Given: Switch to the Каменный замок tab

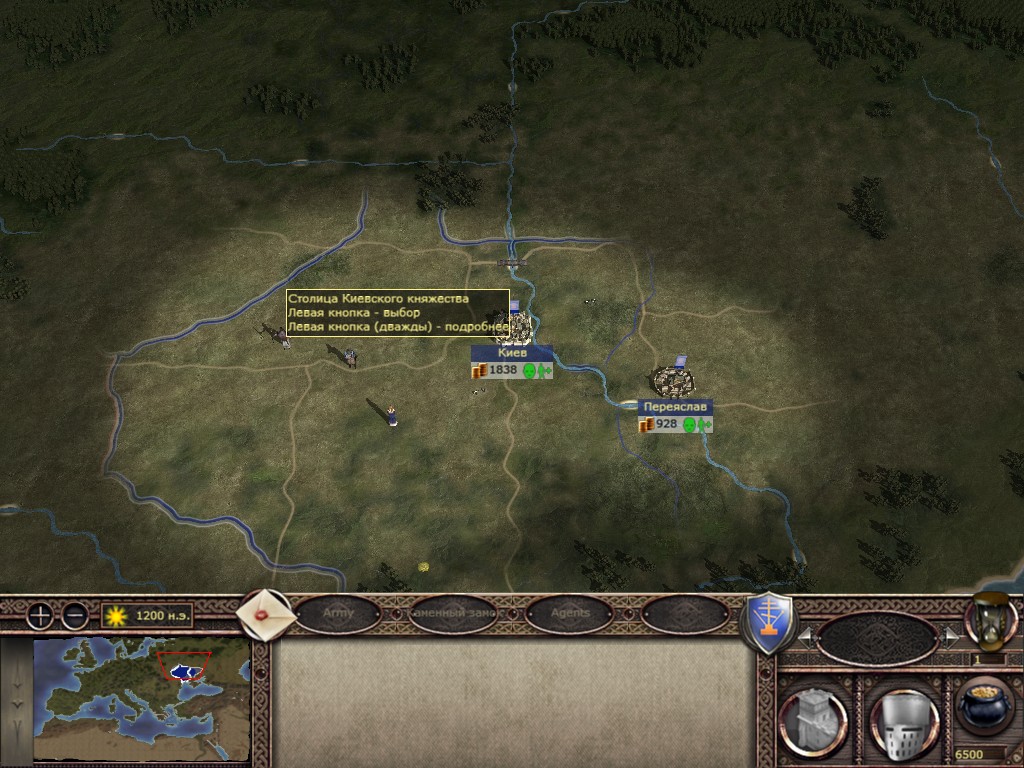Looking at the screenshot, I should pyautogui.click(x=452, y=613).
